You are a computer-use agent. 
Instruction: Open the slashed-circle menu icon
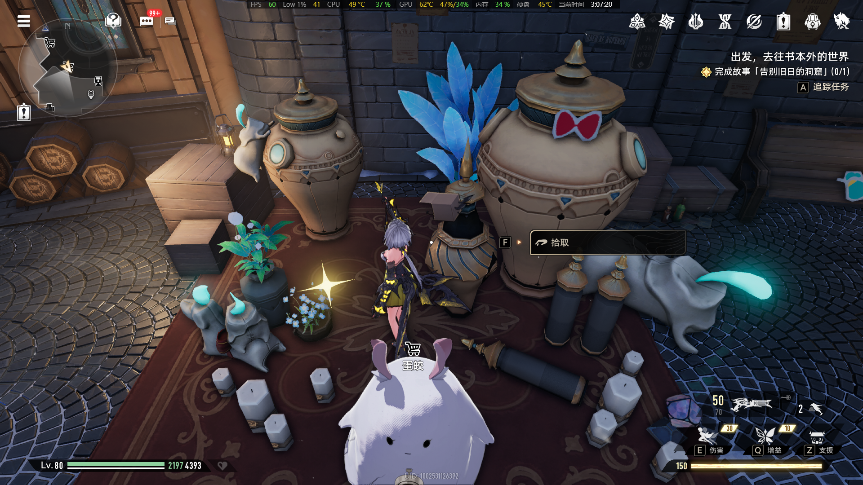755,21
